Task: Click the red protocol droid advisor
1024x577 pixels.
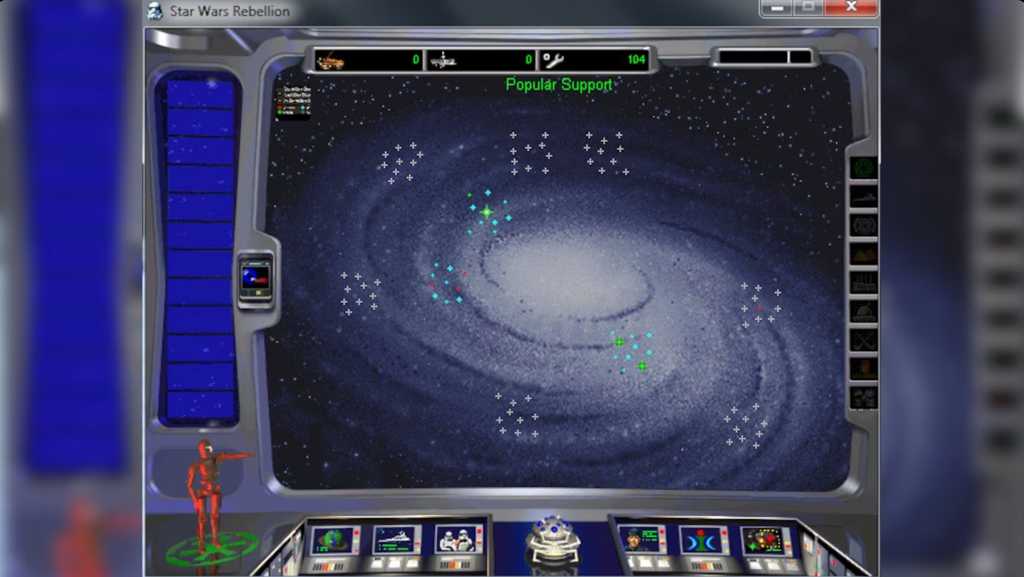Action: click(x=208, y=490)
